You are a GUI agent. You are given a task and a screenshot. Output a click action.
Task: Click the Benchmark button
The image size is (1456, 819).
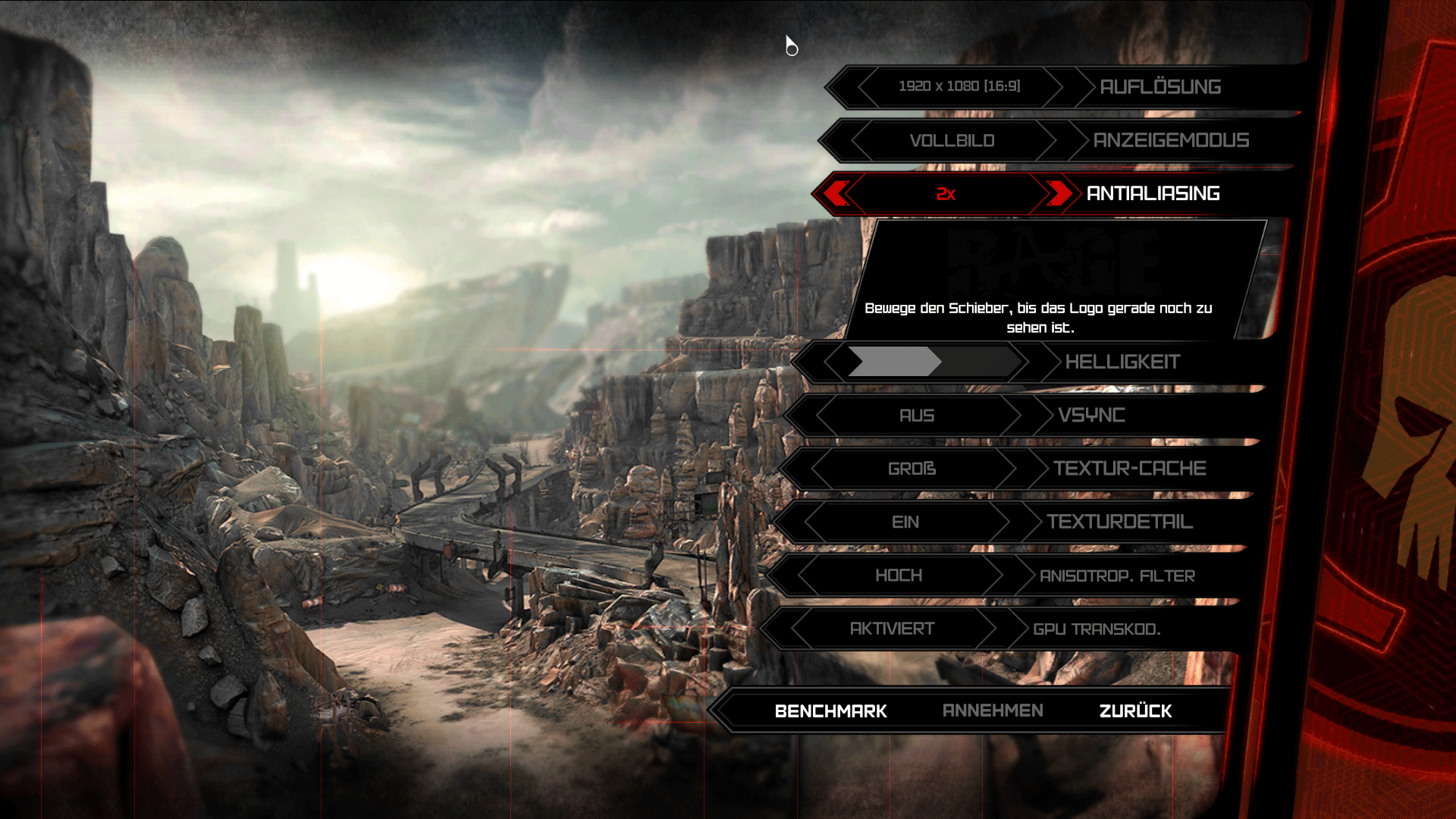coord(830,711)
